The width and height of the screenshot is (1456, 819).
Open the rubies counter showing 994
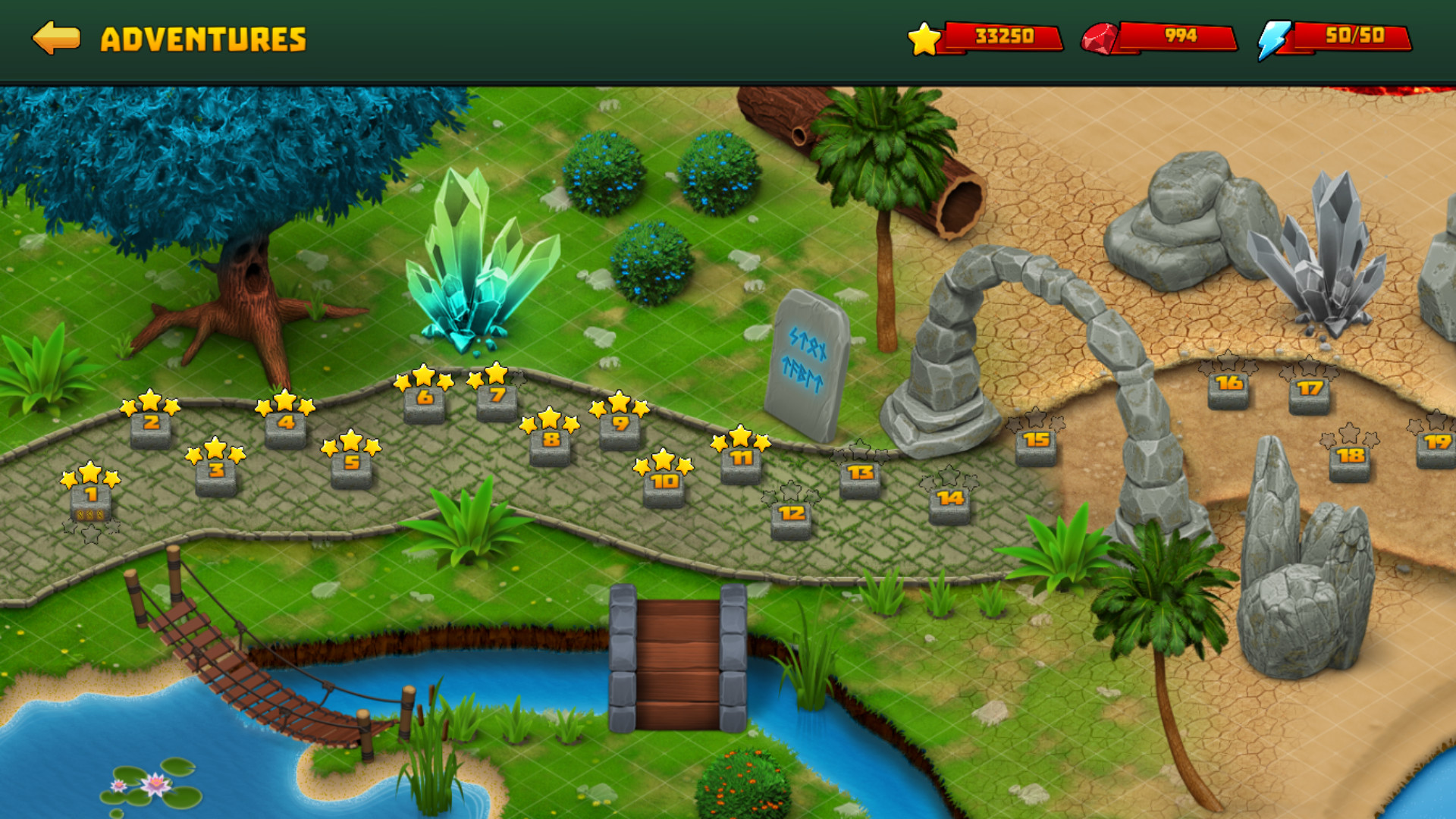tap(1161, 36)
